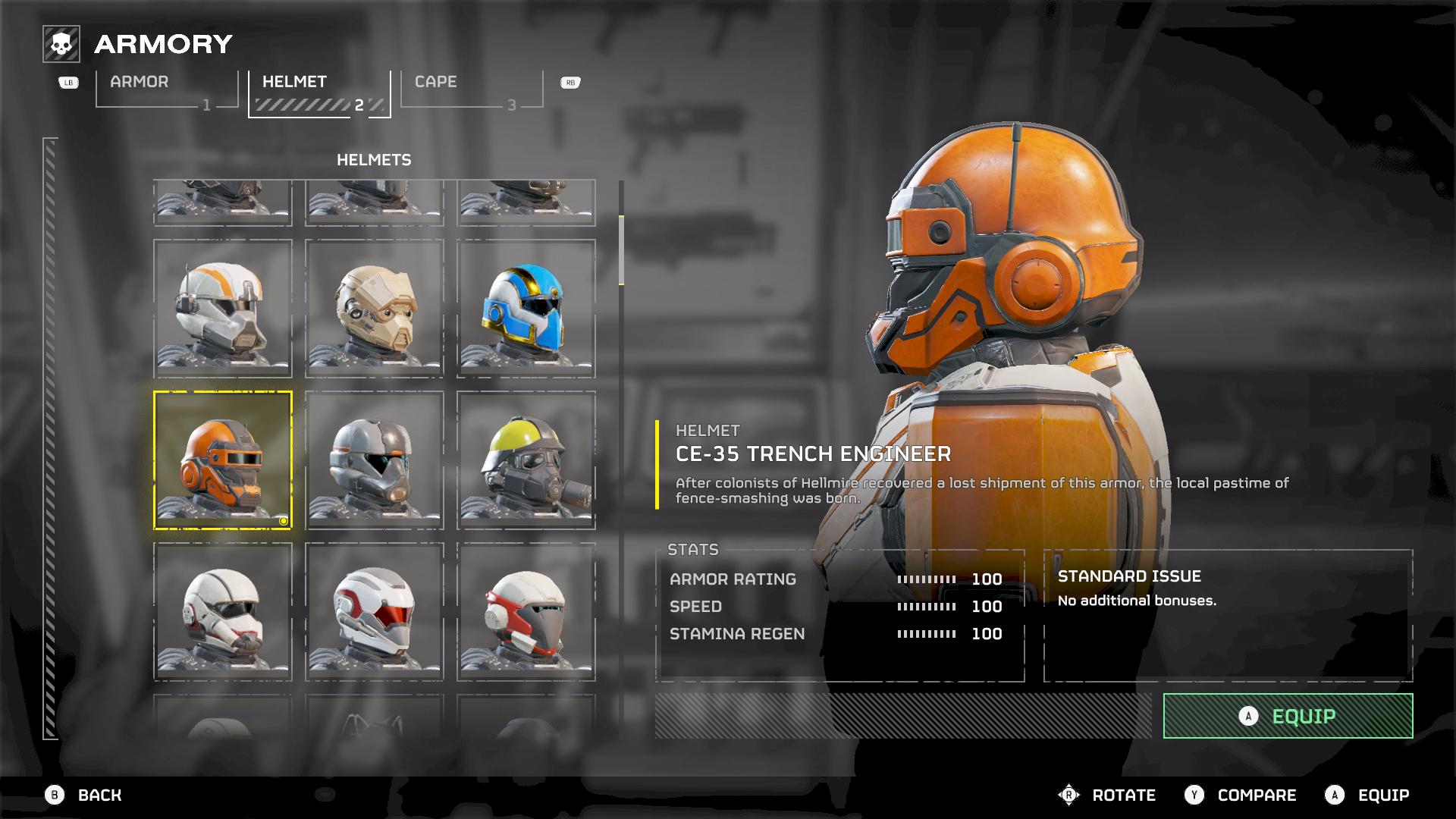Pick the white helmet with red trim and gray faceplate
The image size is (1456, 819).
(x=526, y=612)
